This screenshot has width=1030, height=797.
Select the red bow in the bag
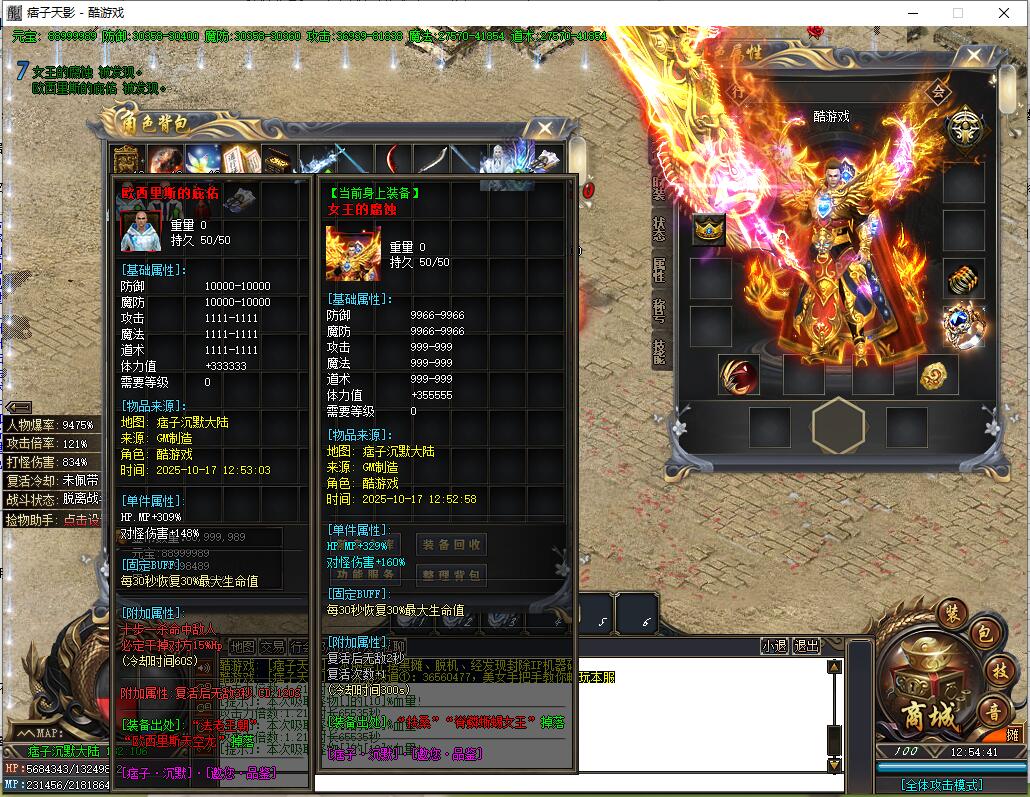392,161
